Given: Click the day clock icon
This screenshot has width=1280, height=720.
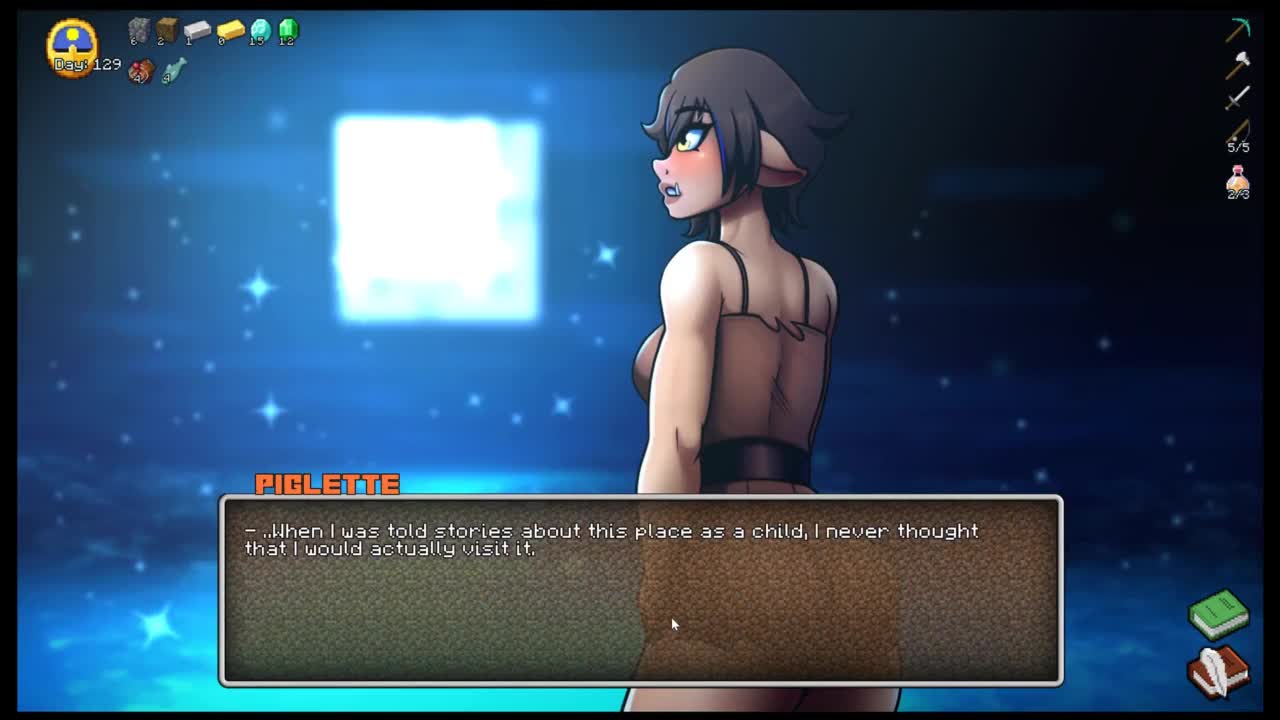Looking at the screenshot, I should tap(73, 43).
